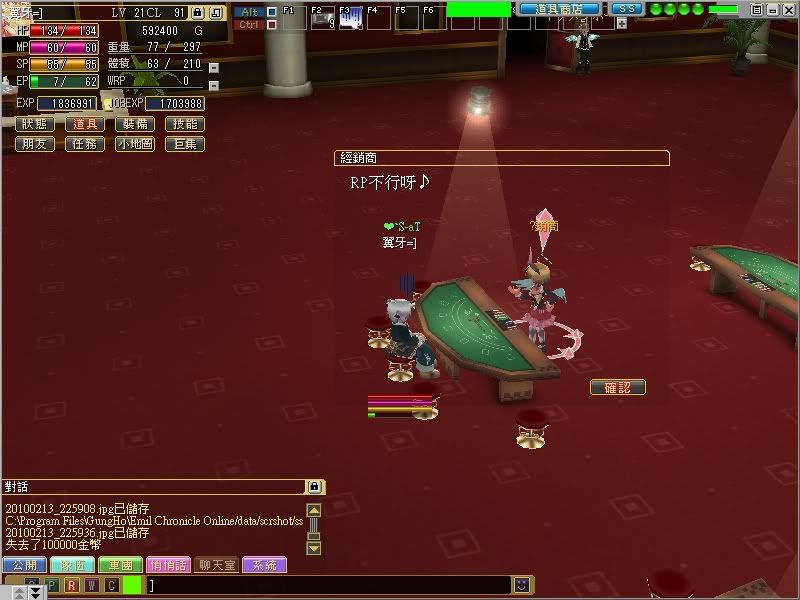Switch chat to the 悄悄話 whisper tab
800x600 pixels.
point(167,565)
